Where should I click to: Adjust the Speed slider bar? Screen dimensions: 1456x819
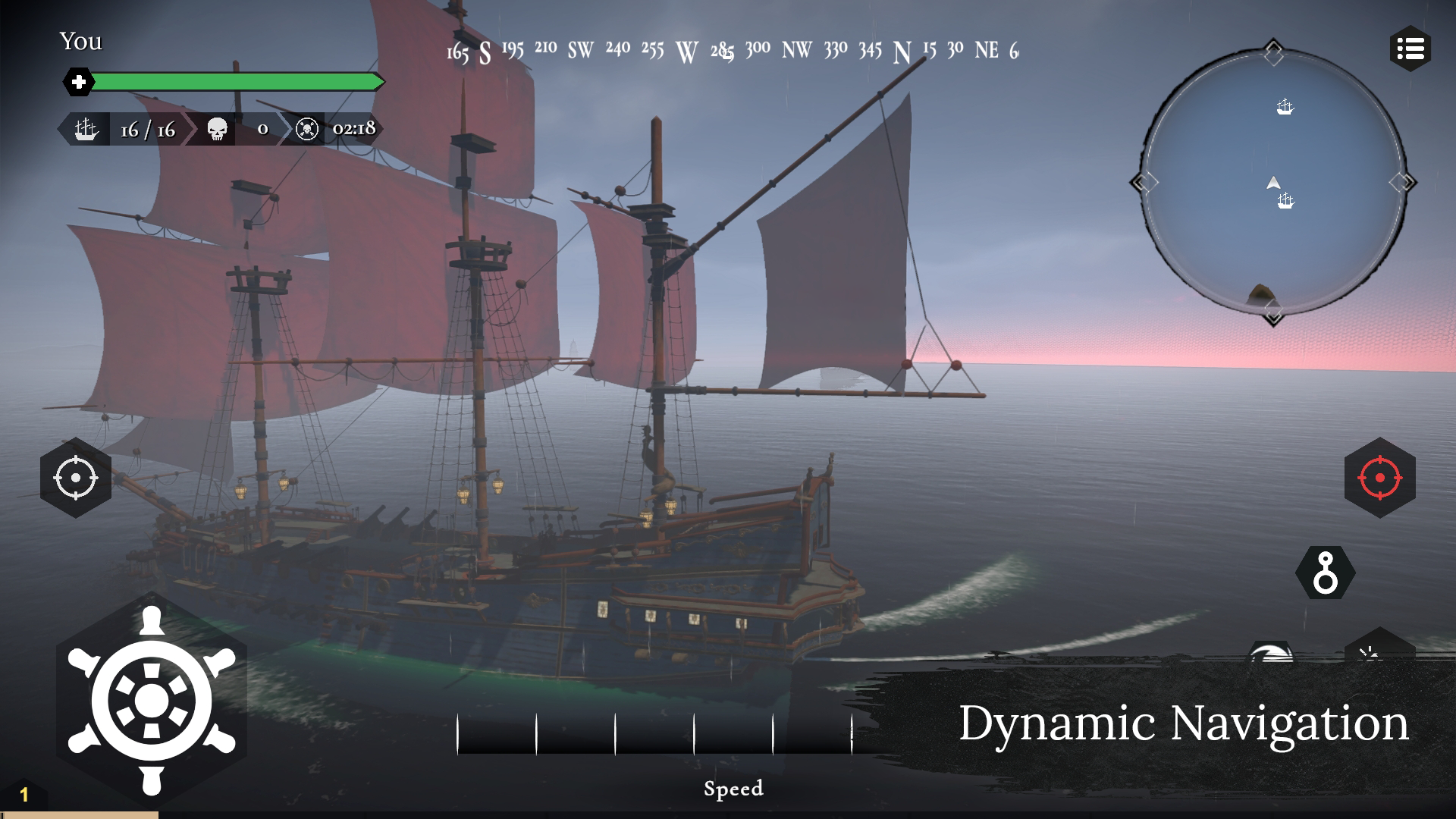654,733
